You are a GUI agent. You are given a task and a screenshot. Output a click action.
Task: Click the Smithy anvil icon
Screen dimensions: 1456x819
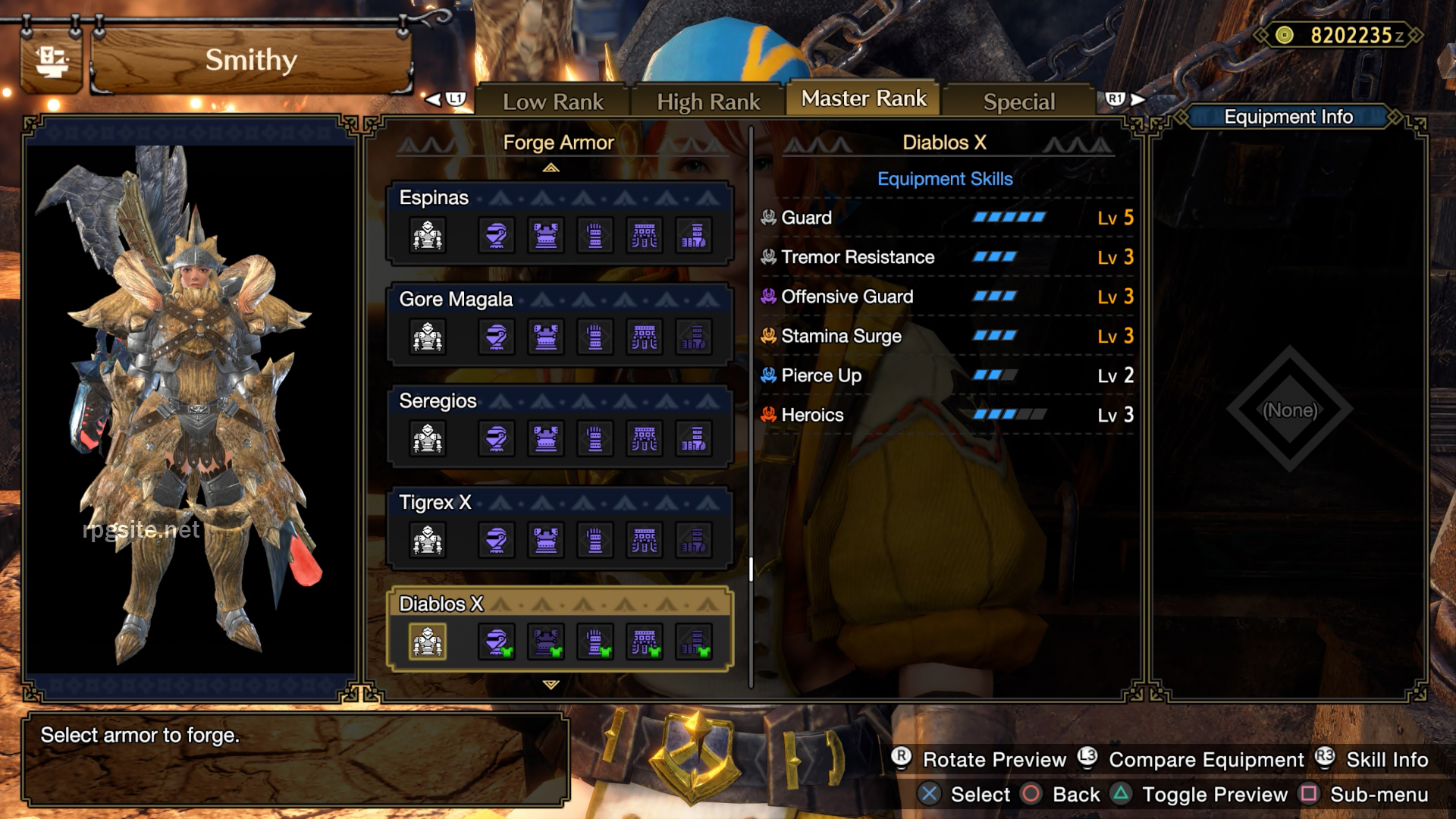pos(50,61)
